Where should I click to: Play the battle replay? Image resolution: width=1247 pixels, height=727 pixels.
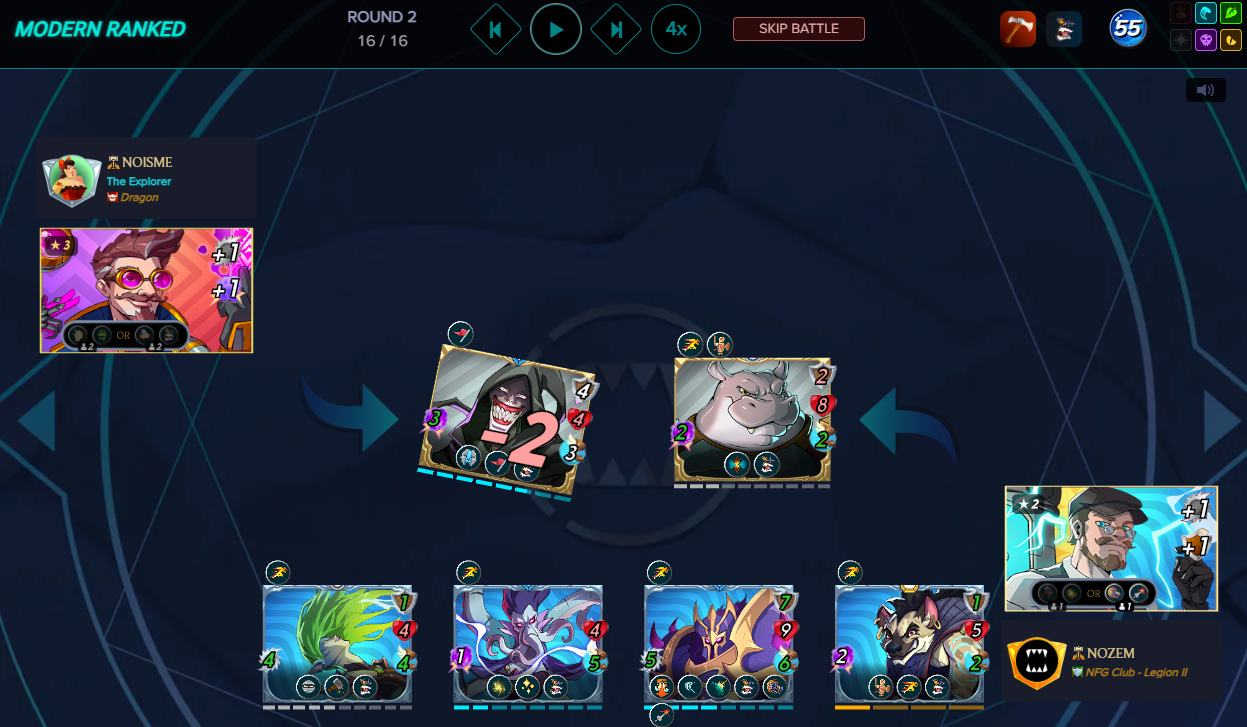point(556,30)
